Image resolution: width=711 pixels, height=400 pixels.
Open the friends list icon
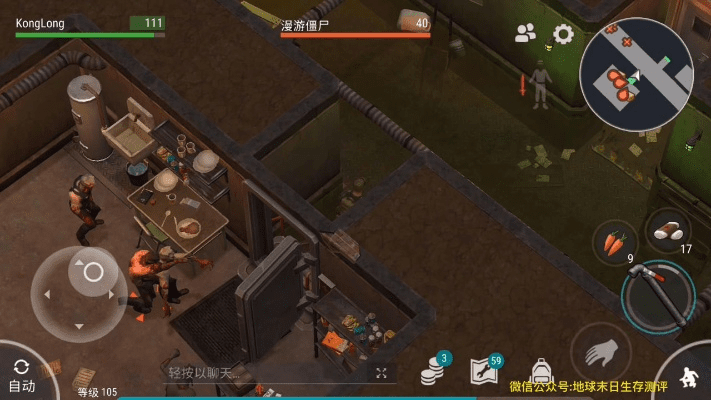[x=526, y=33]
